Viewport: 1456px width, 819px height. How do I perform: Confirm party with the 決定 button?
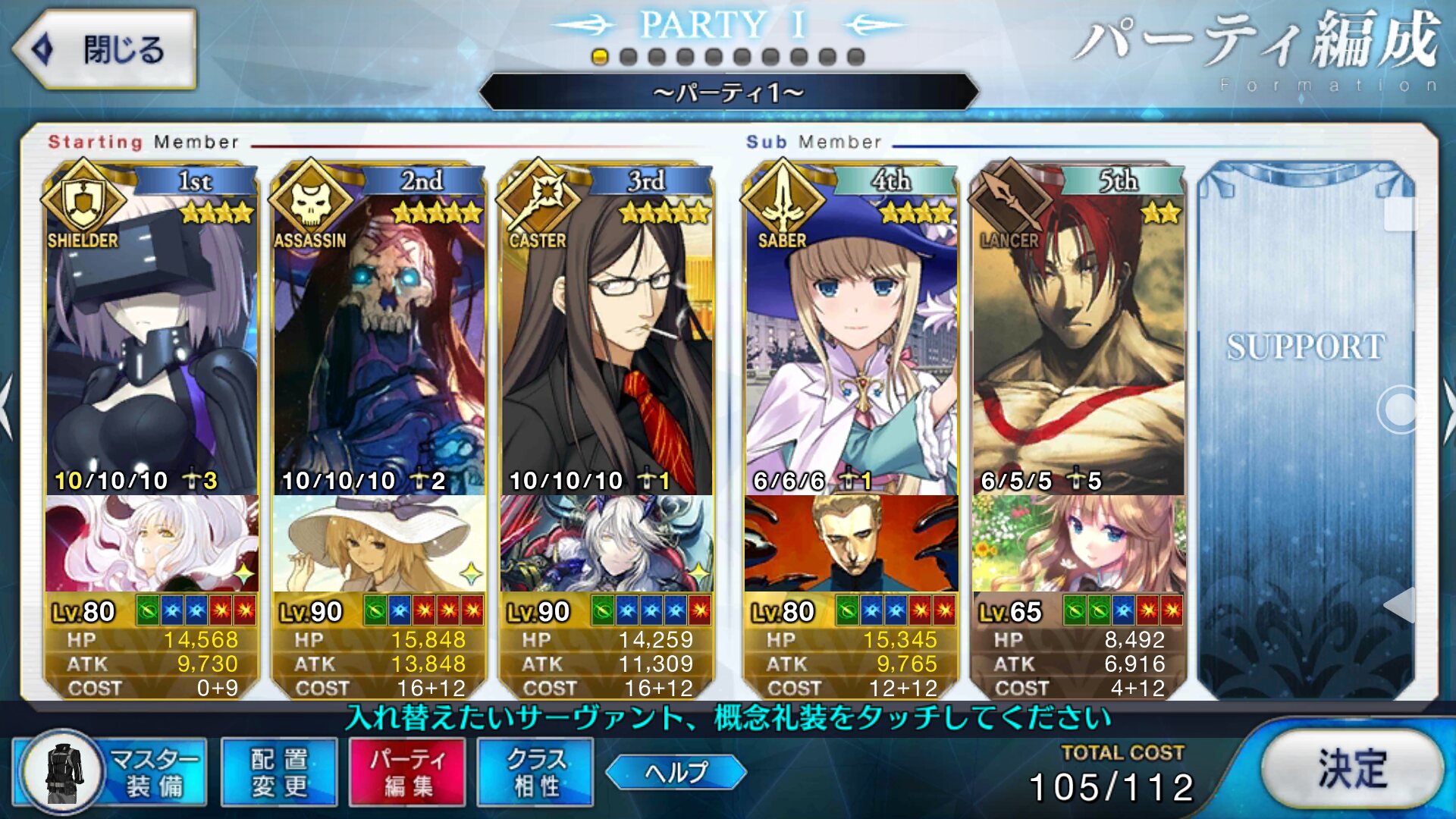1352,769
